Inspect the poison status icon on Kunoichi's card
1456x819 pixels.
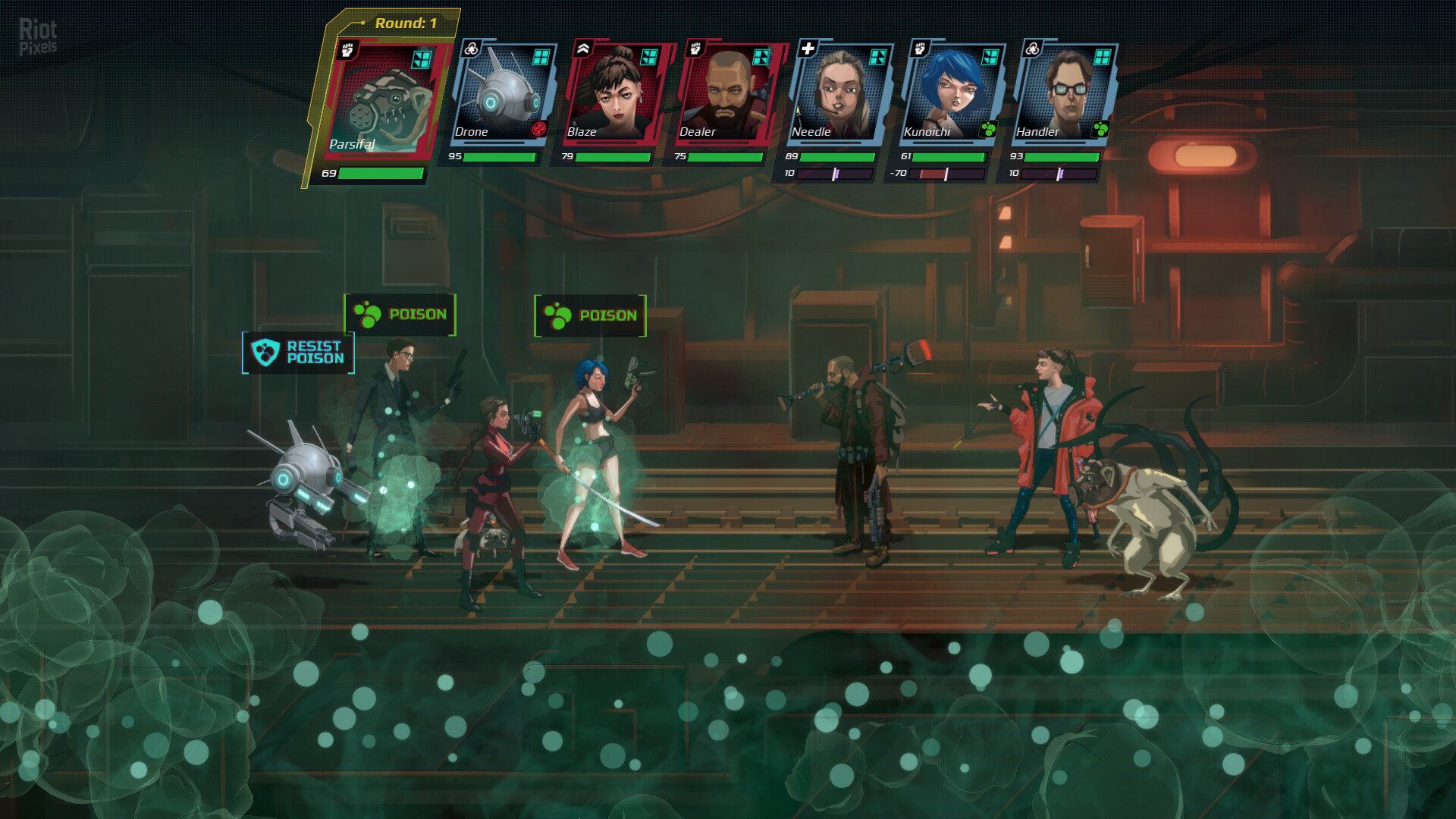988,129
